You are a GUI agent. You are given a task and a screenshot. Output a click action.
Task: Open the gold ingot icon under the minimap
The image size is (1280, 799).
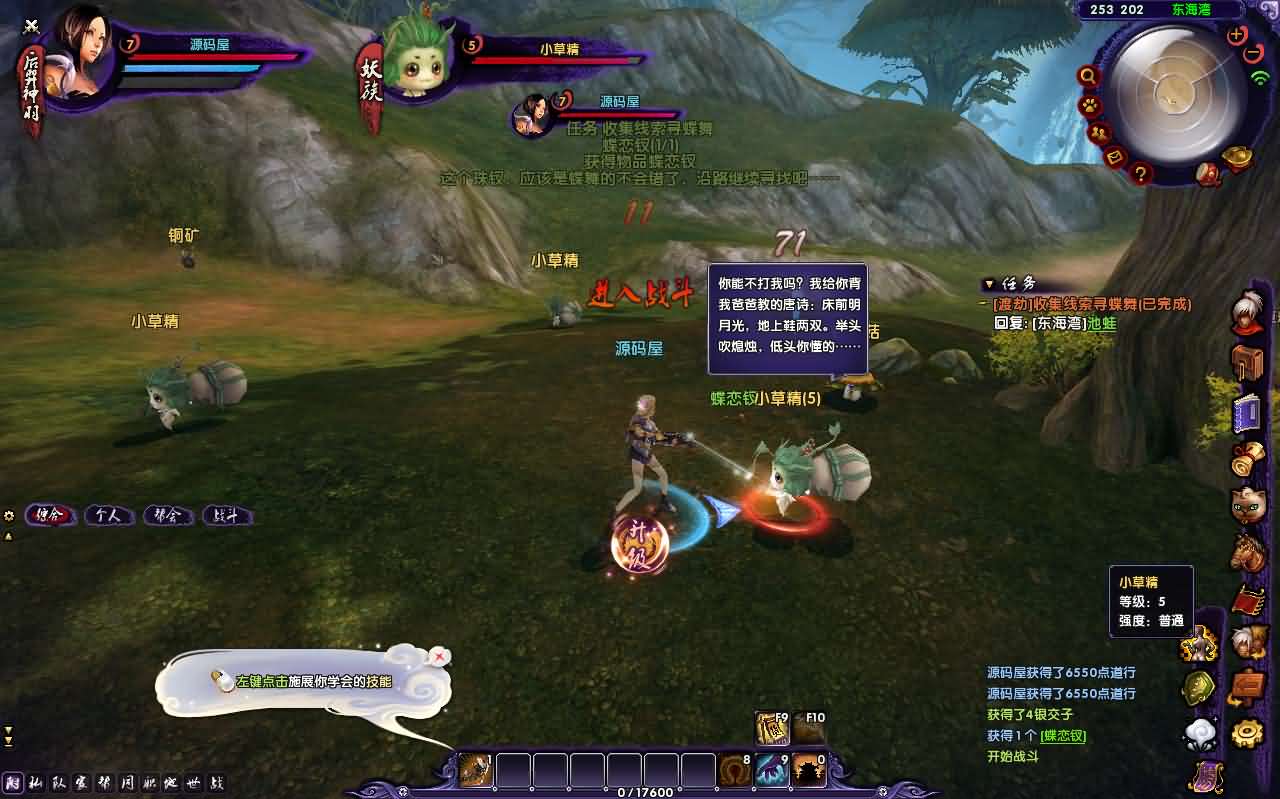[x=1238, y=157]
